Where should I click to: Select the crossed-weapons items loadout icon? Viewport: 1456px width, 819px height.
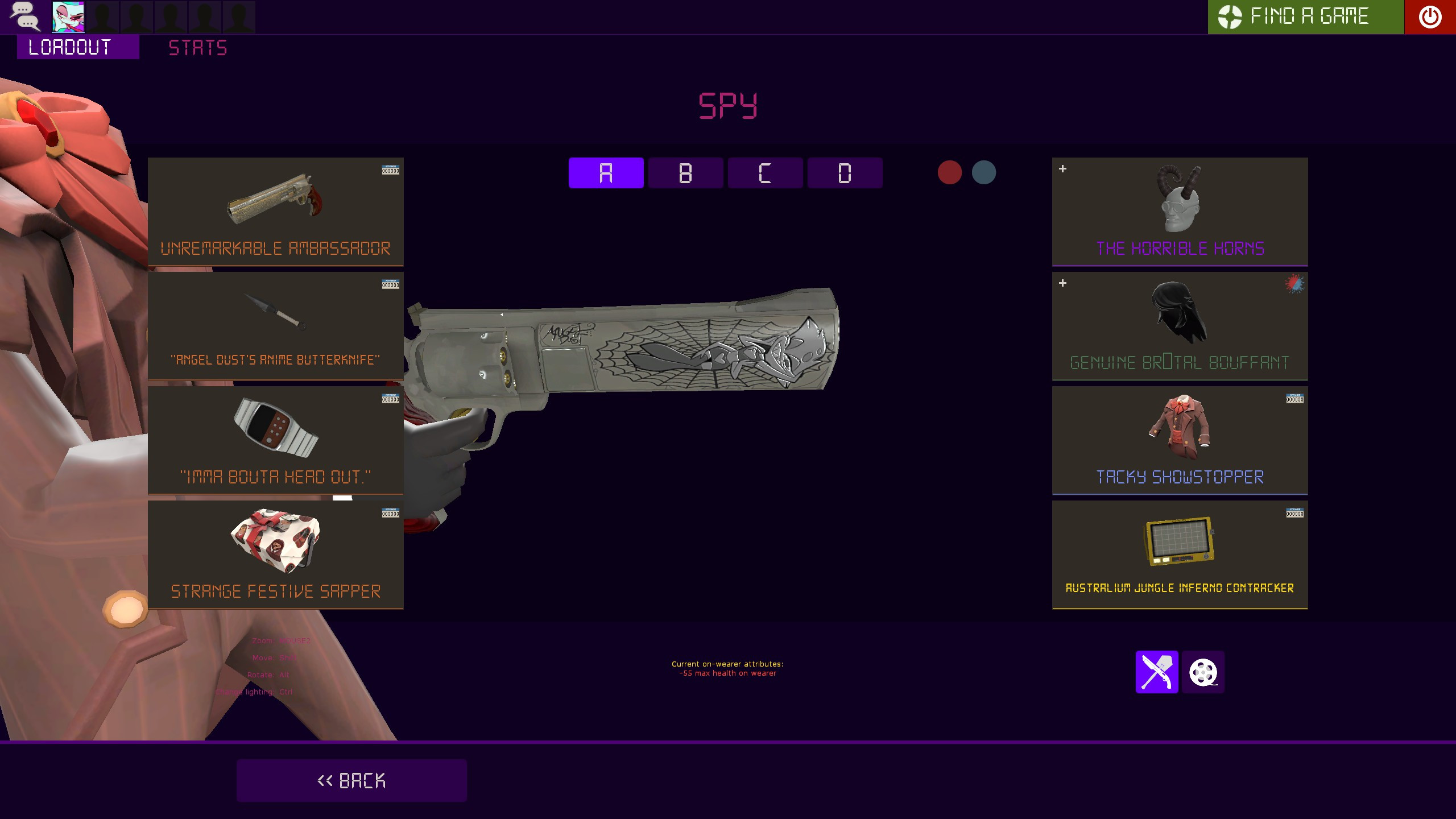(x=1157, y=672)
